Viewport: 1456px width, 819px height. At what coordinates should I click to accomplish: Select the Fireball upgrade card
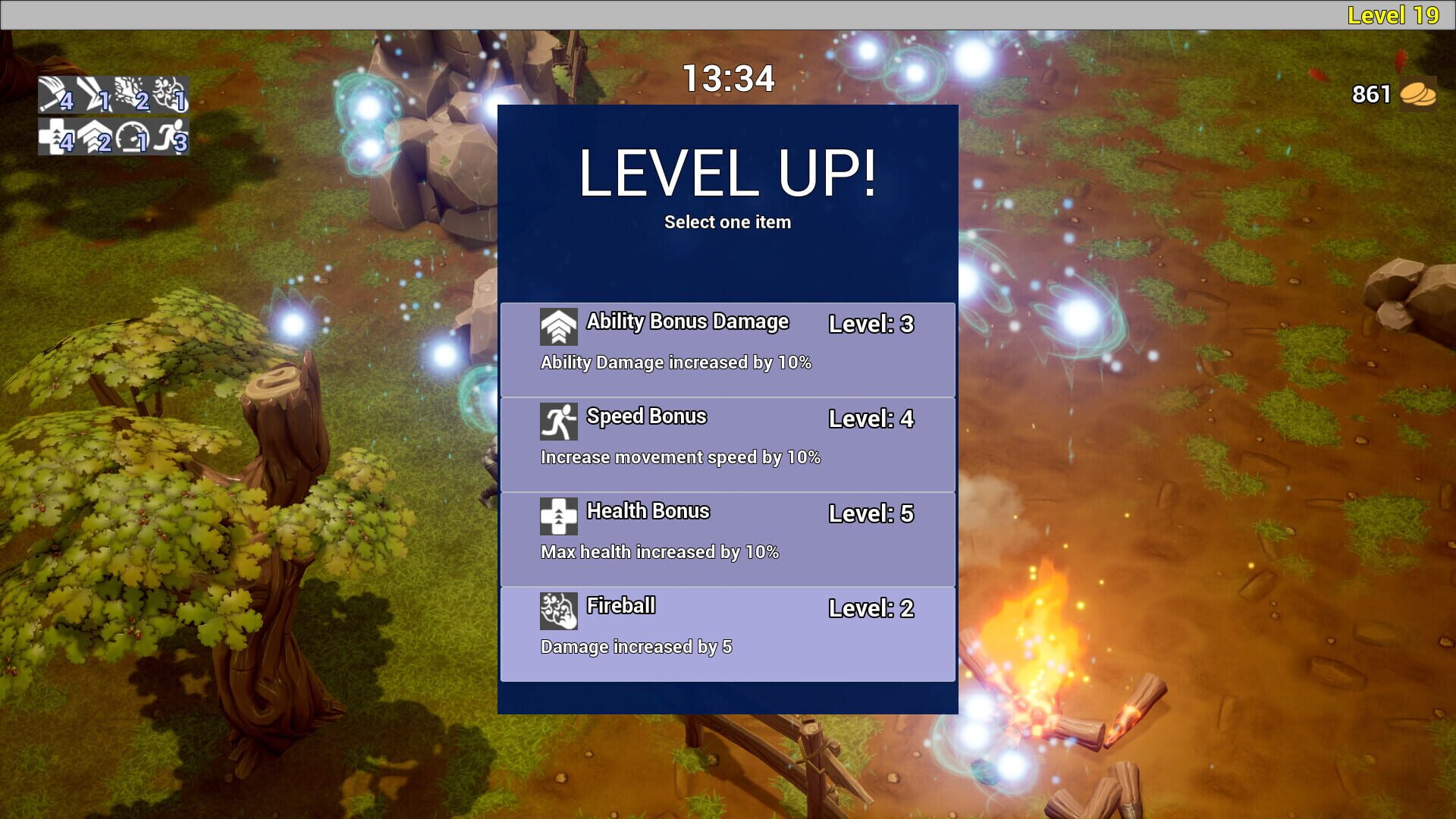click(x=726, y=632)
